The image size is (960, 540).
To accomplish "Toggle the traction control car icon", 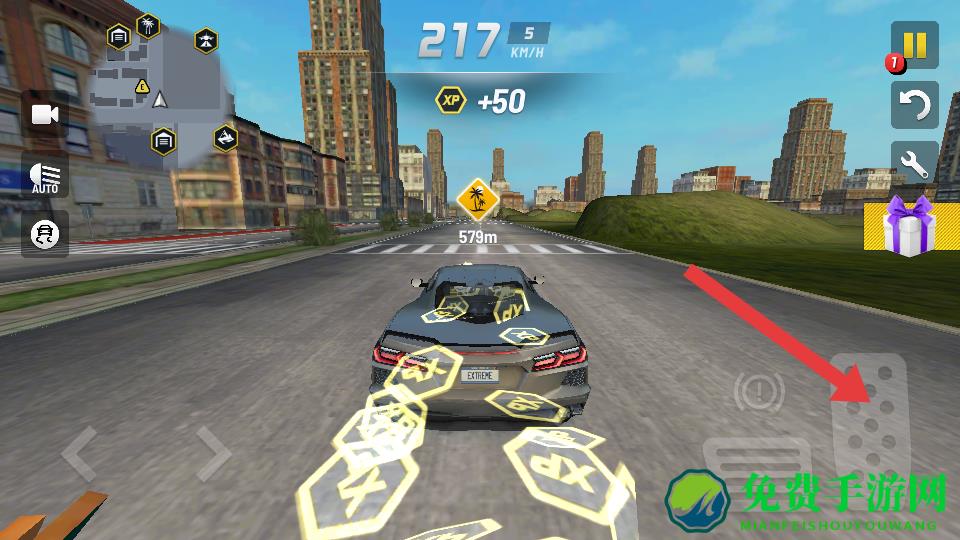I will [x=45, y=234].
